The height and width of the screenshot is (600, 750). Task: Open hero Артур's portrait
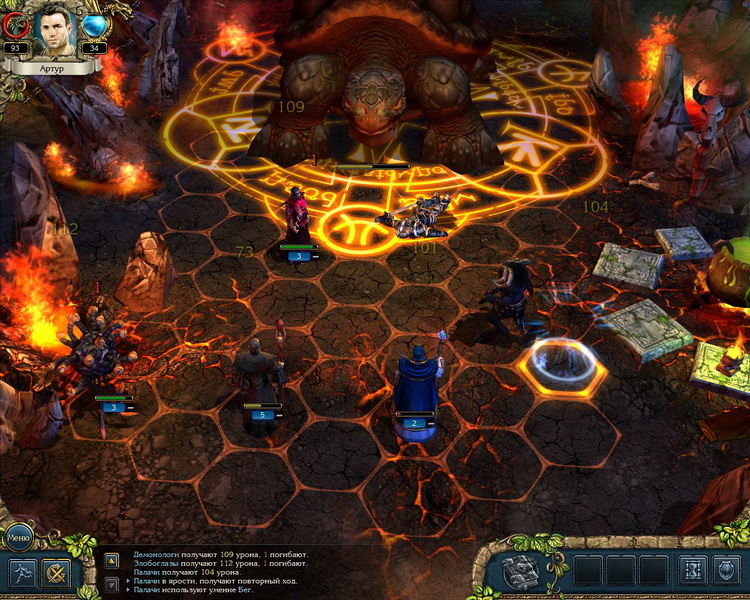point(54,31)
